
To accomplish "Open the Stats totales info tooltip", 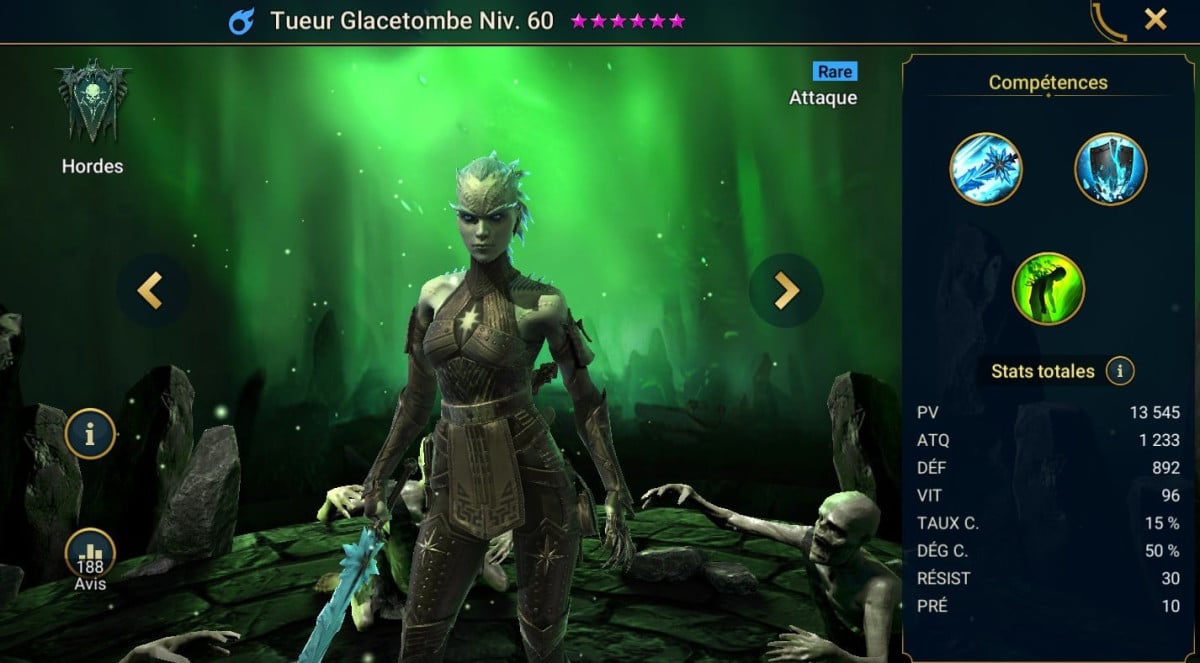I will pos(1119,372).
